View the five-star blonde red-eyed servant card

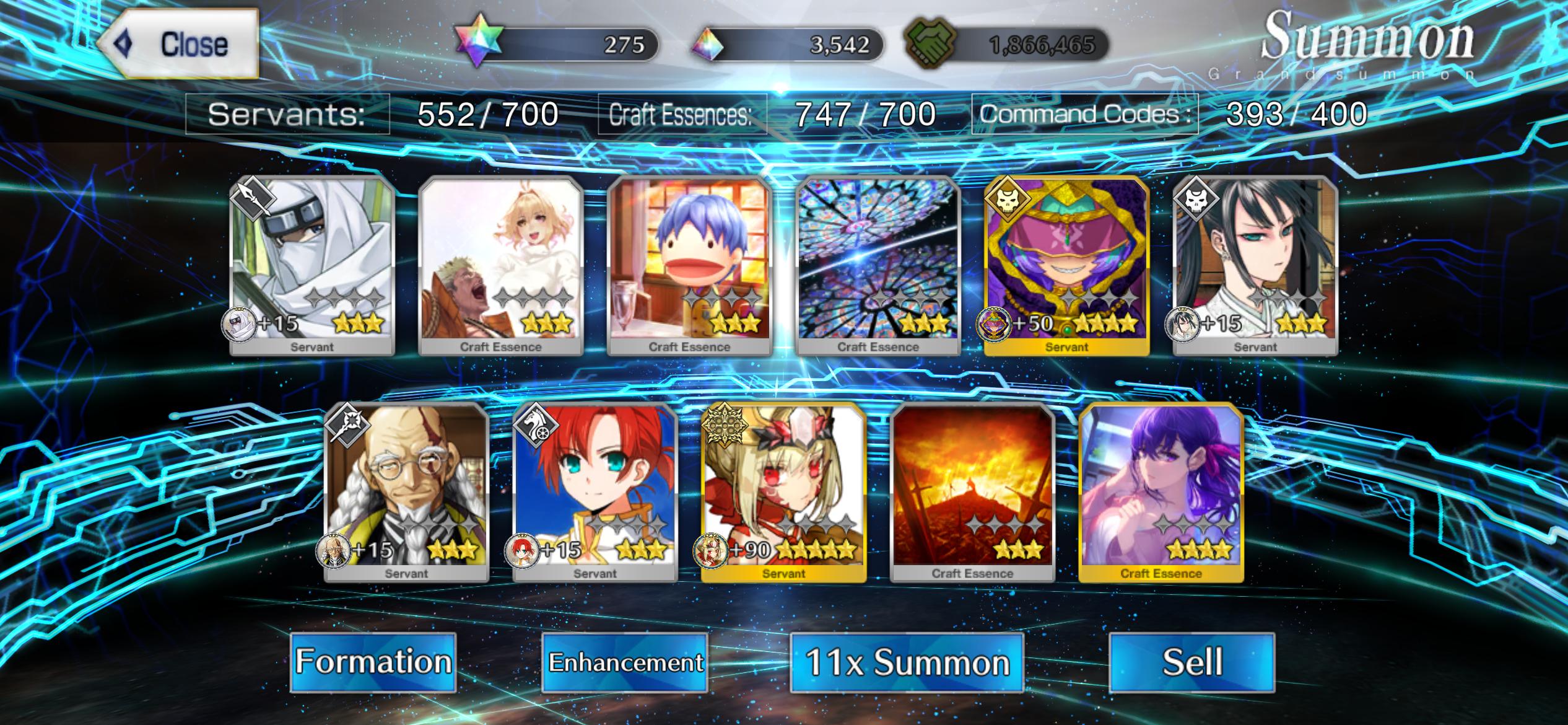point(783,491)
